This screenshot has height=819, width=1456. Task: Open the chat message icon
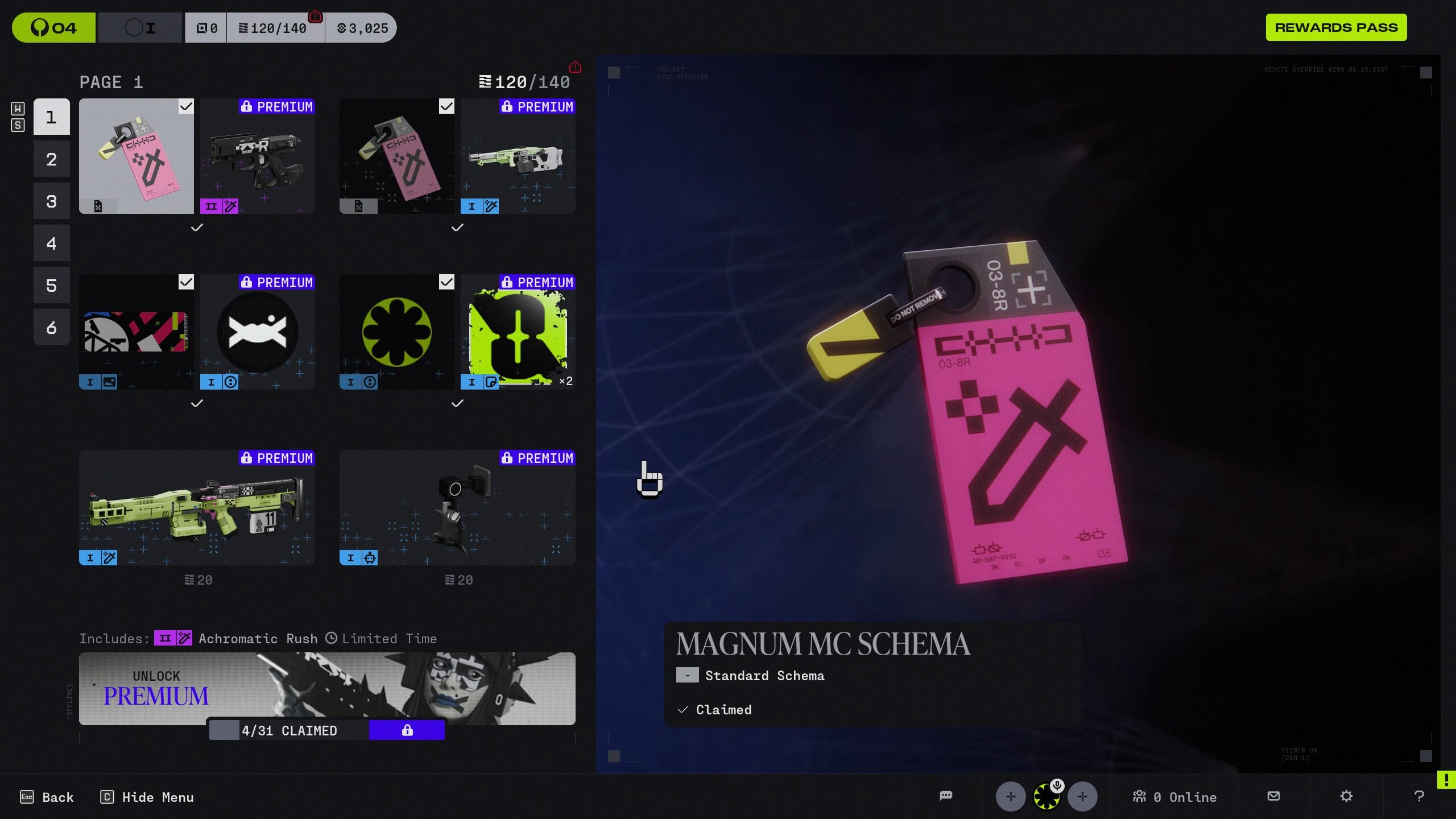click(x=946, y=796)
